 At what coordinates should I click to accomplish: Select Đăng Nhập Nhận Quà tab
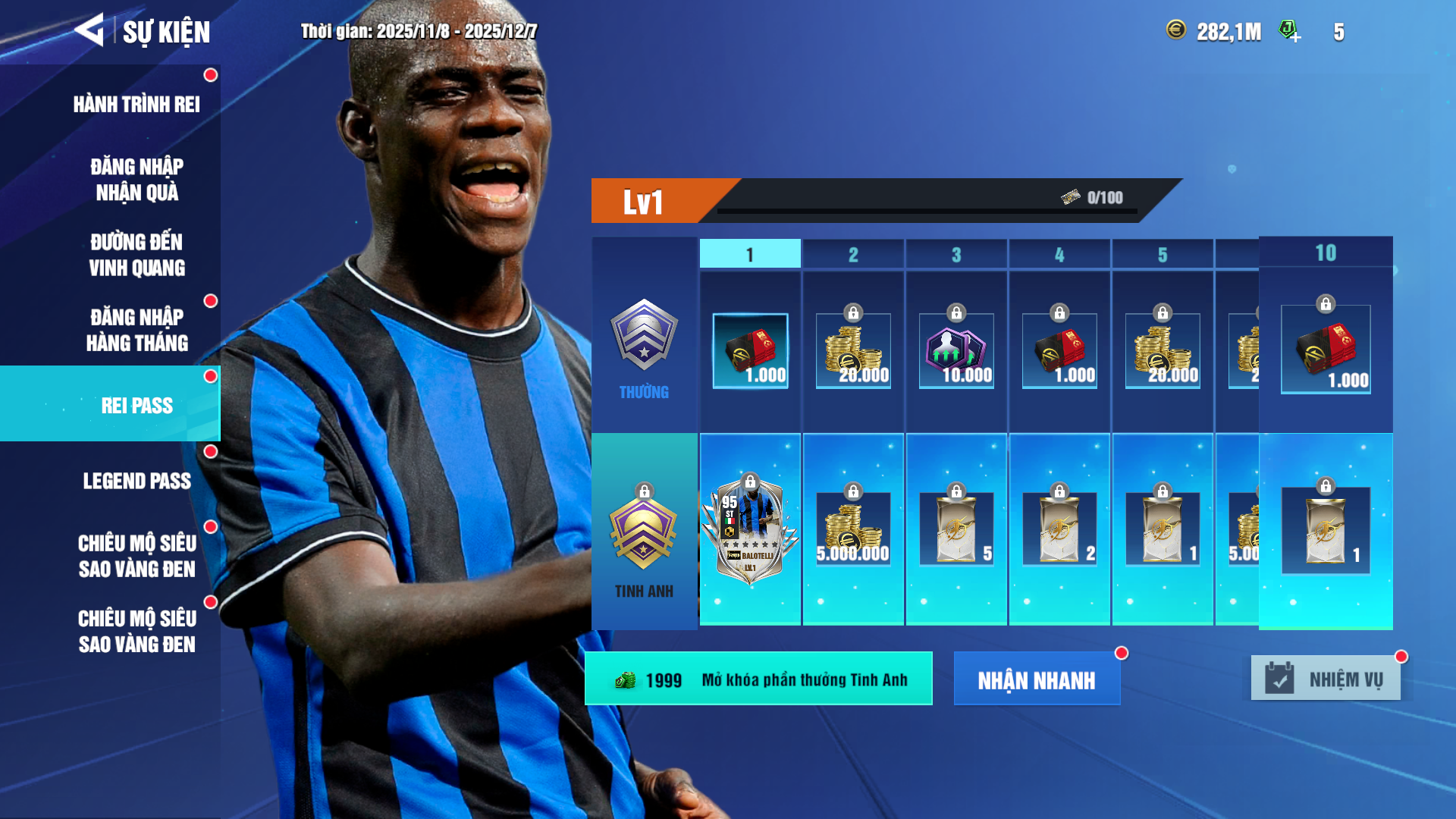[136, 180]
